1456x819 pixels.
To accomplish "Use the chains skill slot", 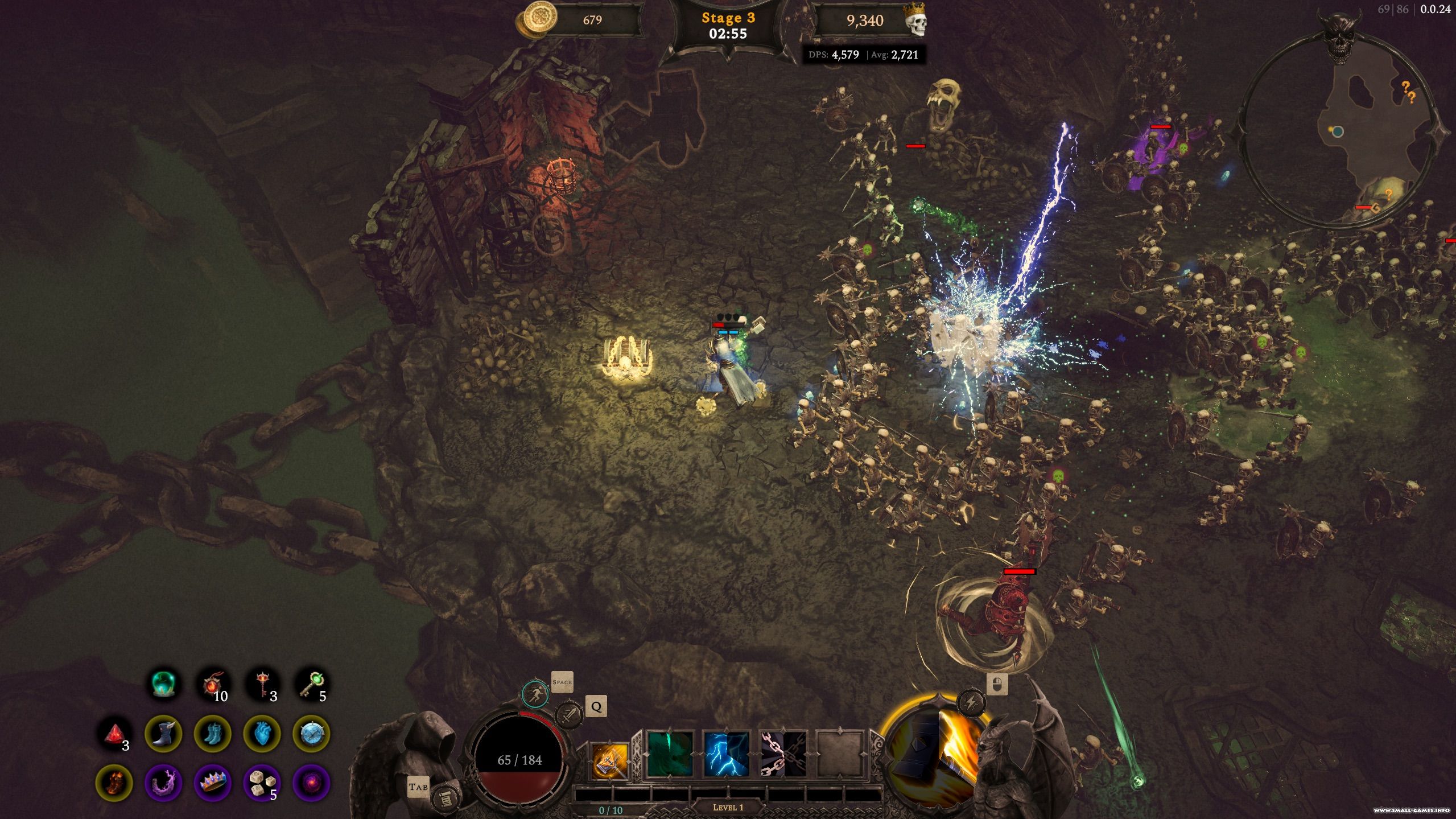I will 783,754.
